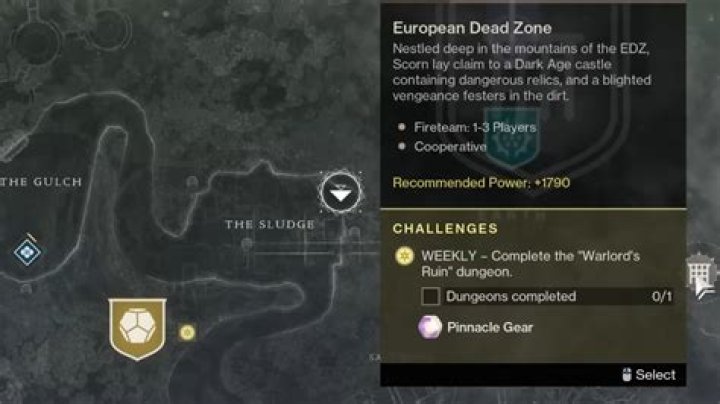Inspect the Pinnacle Gear reward icon

[431, 327]
